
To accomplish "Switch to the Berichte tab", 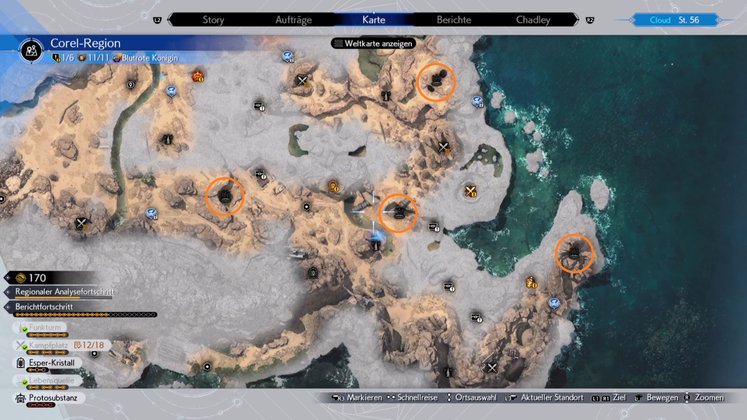I will (x=454, y=19).
